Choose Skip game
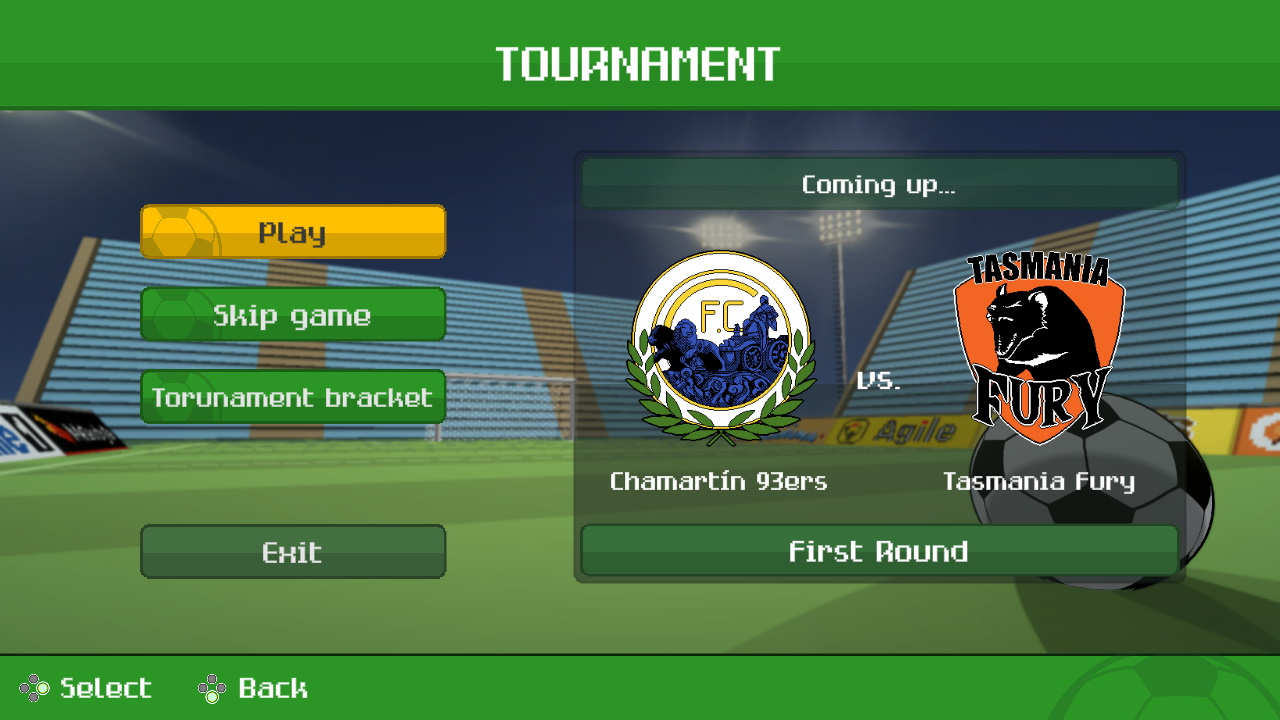Image resolution: width=1280 pixels, height=720 pixels. coord(292,313)
